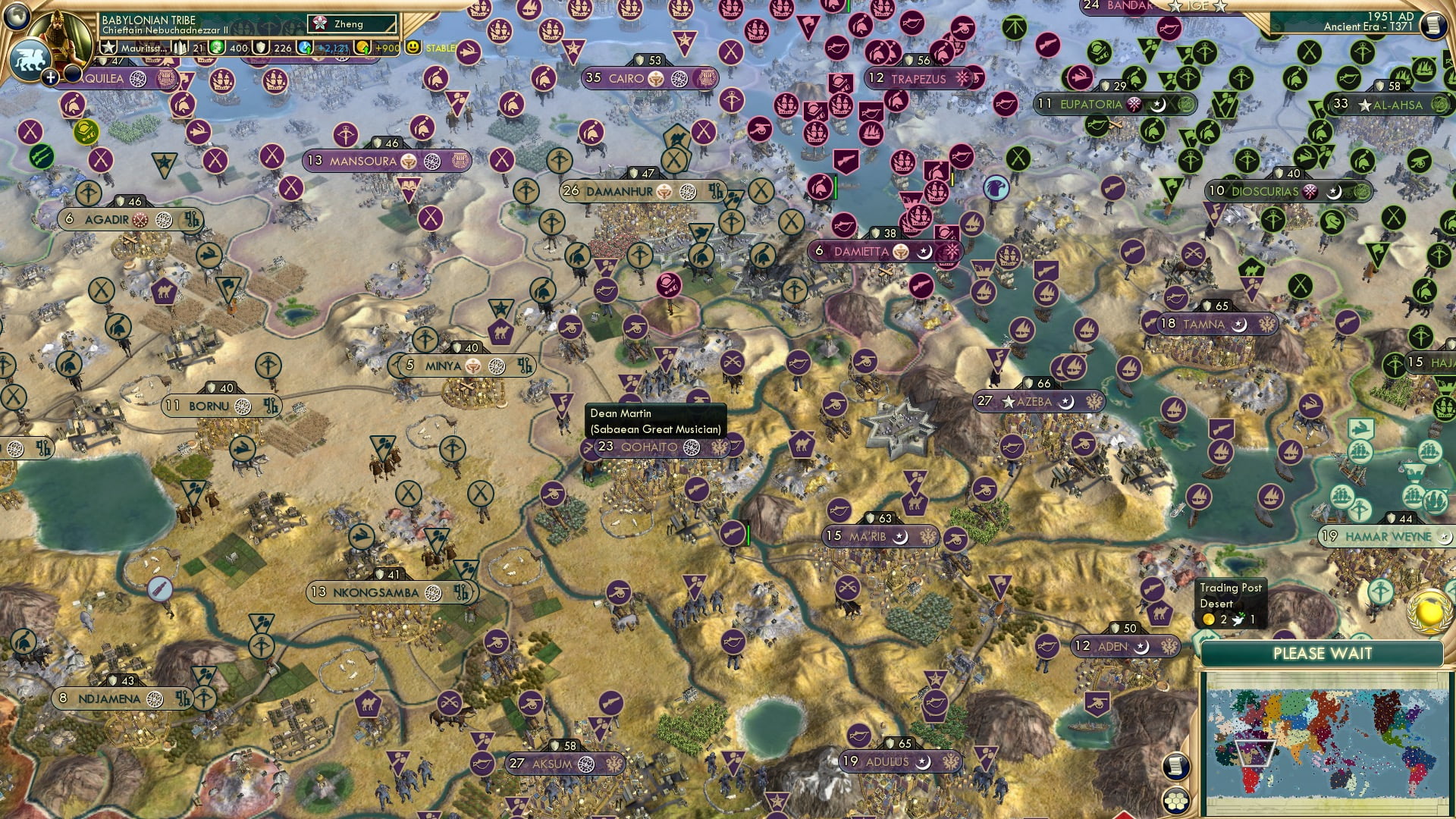Viewport: 1456px width, 819px height.
Task: Click the Please Wait turn button
Action: [x=1322, y=654]
